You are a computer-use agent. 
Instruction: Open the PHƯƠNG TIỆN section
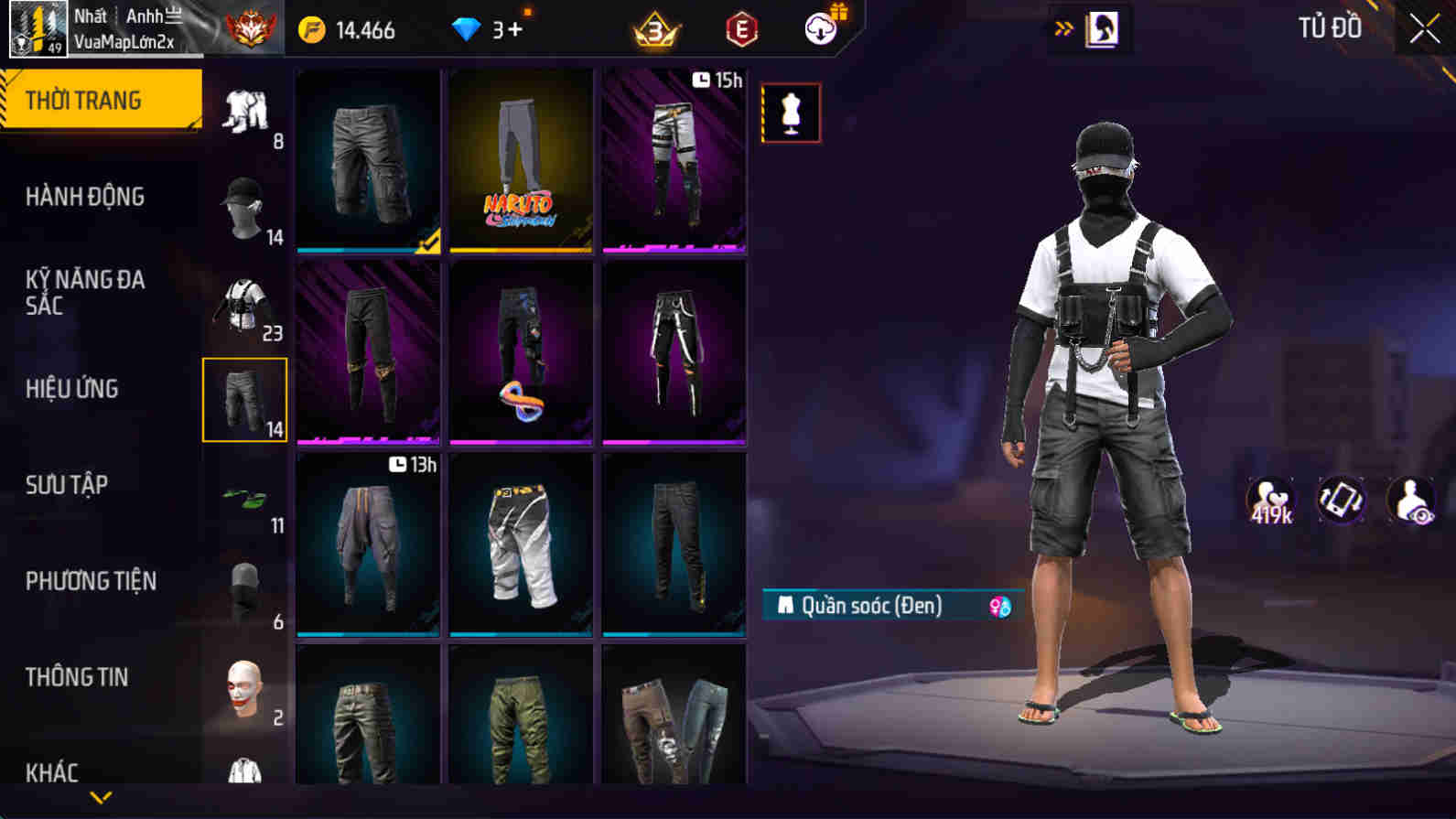click(x=92, y=580)
